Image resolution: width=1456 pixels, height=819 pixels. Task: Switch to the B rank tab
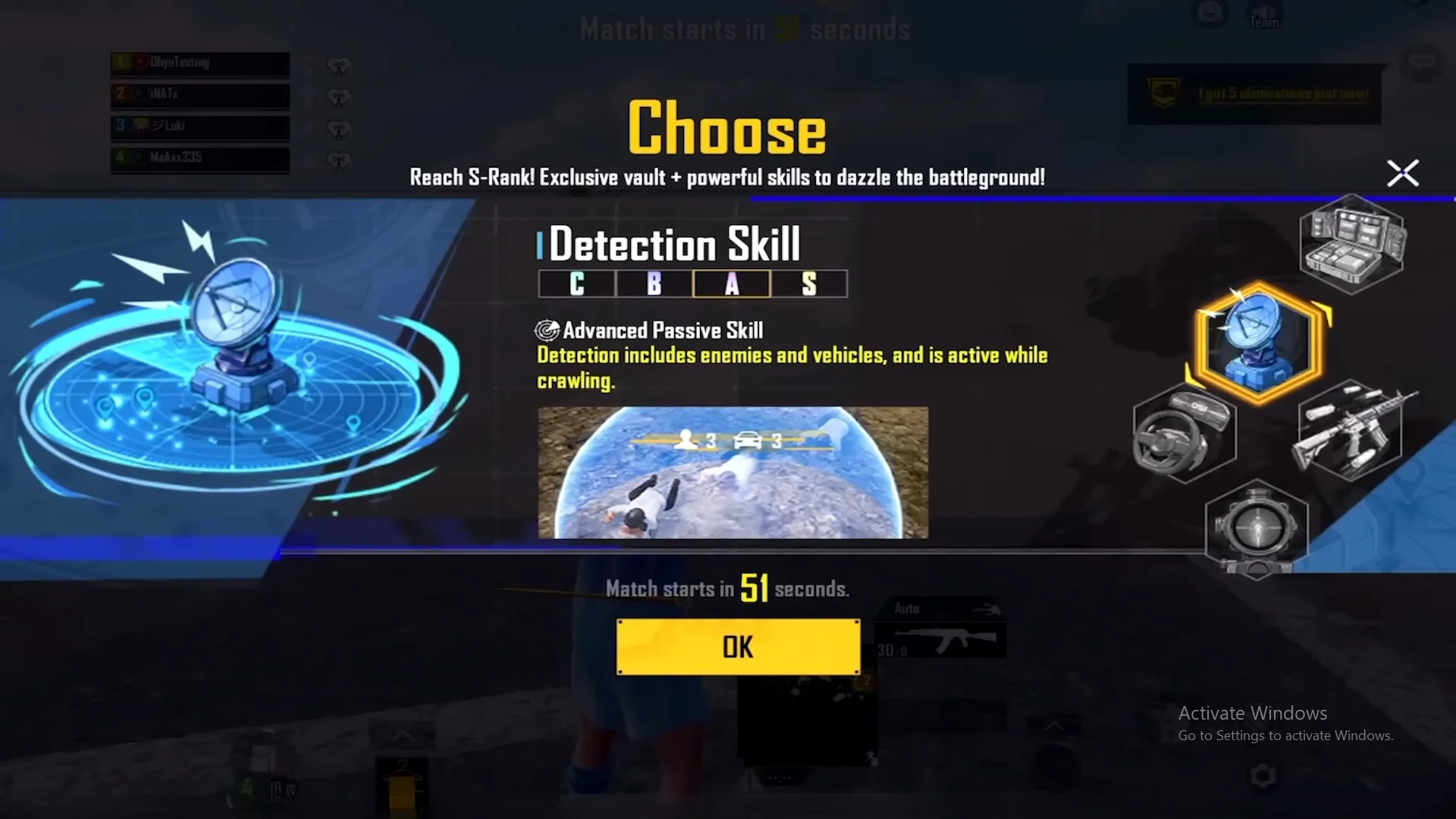click(x=654, y=284)
